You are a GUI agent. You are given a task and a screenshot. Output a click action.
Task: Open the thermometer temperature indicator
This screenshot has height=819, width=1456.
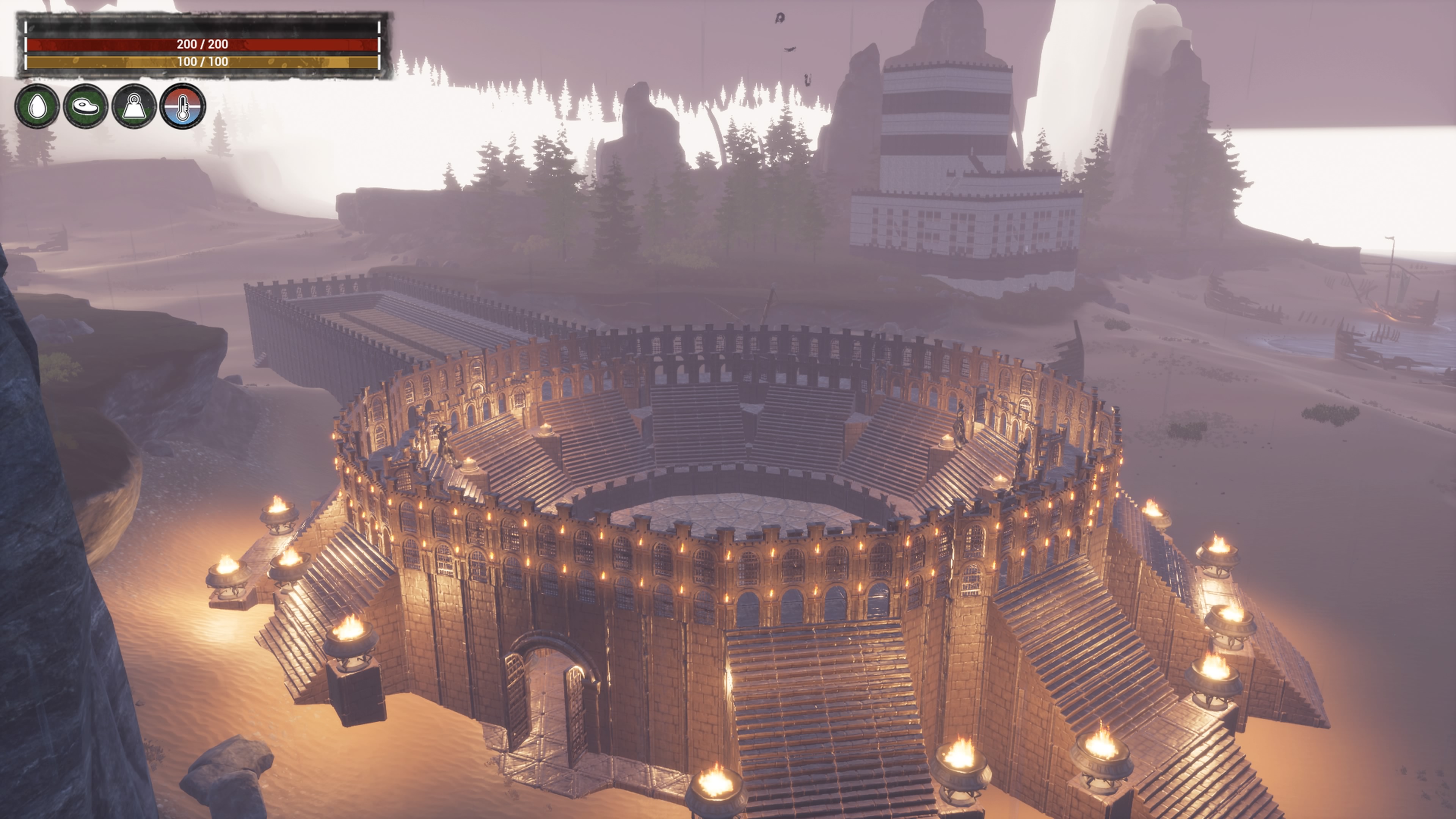click(x=182, y=106)
